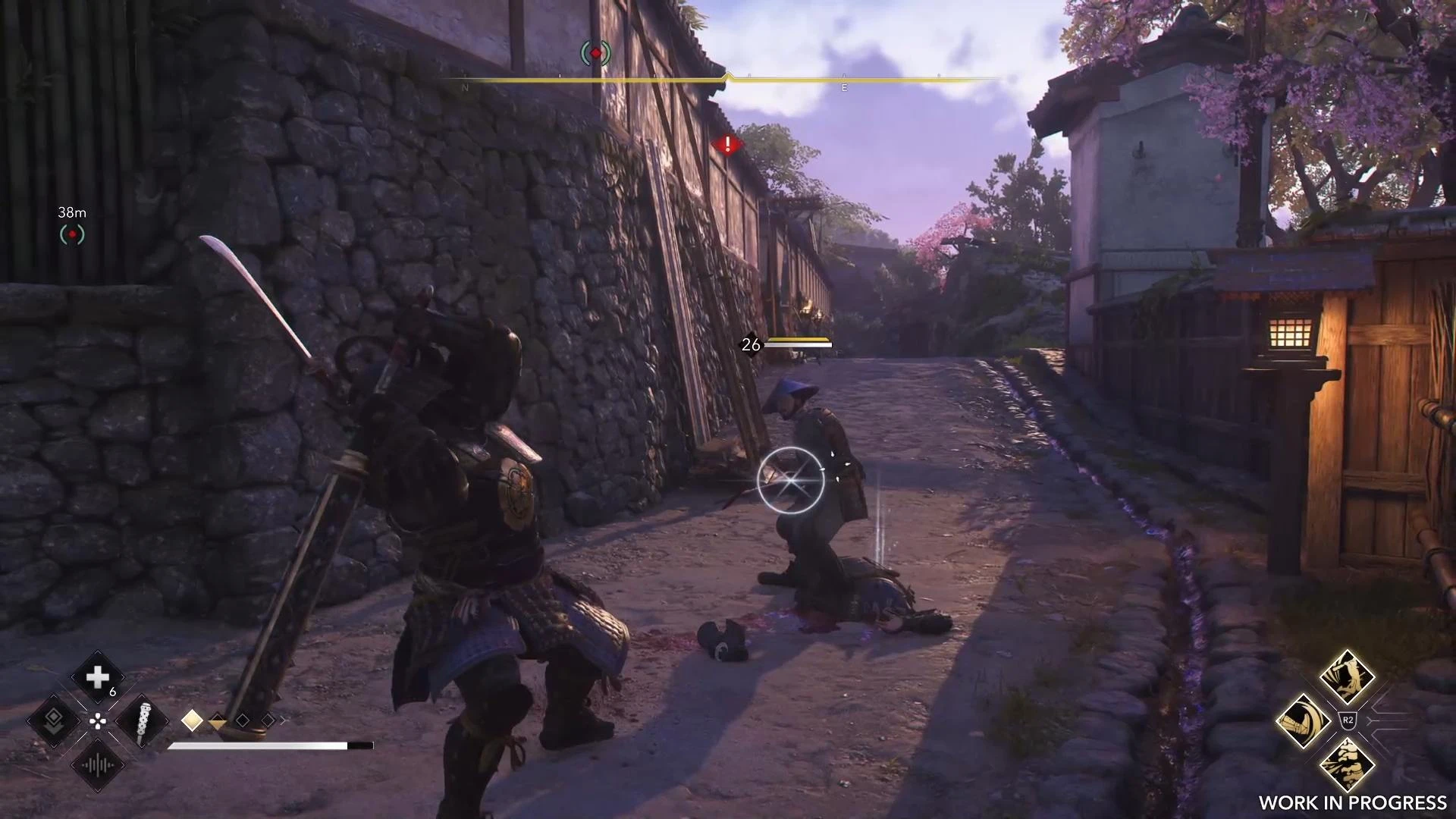Select the kusarigama handle quick-slot icon
This screenshot has width=1456, height=819.
click(x=140, y=723)
